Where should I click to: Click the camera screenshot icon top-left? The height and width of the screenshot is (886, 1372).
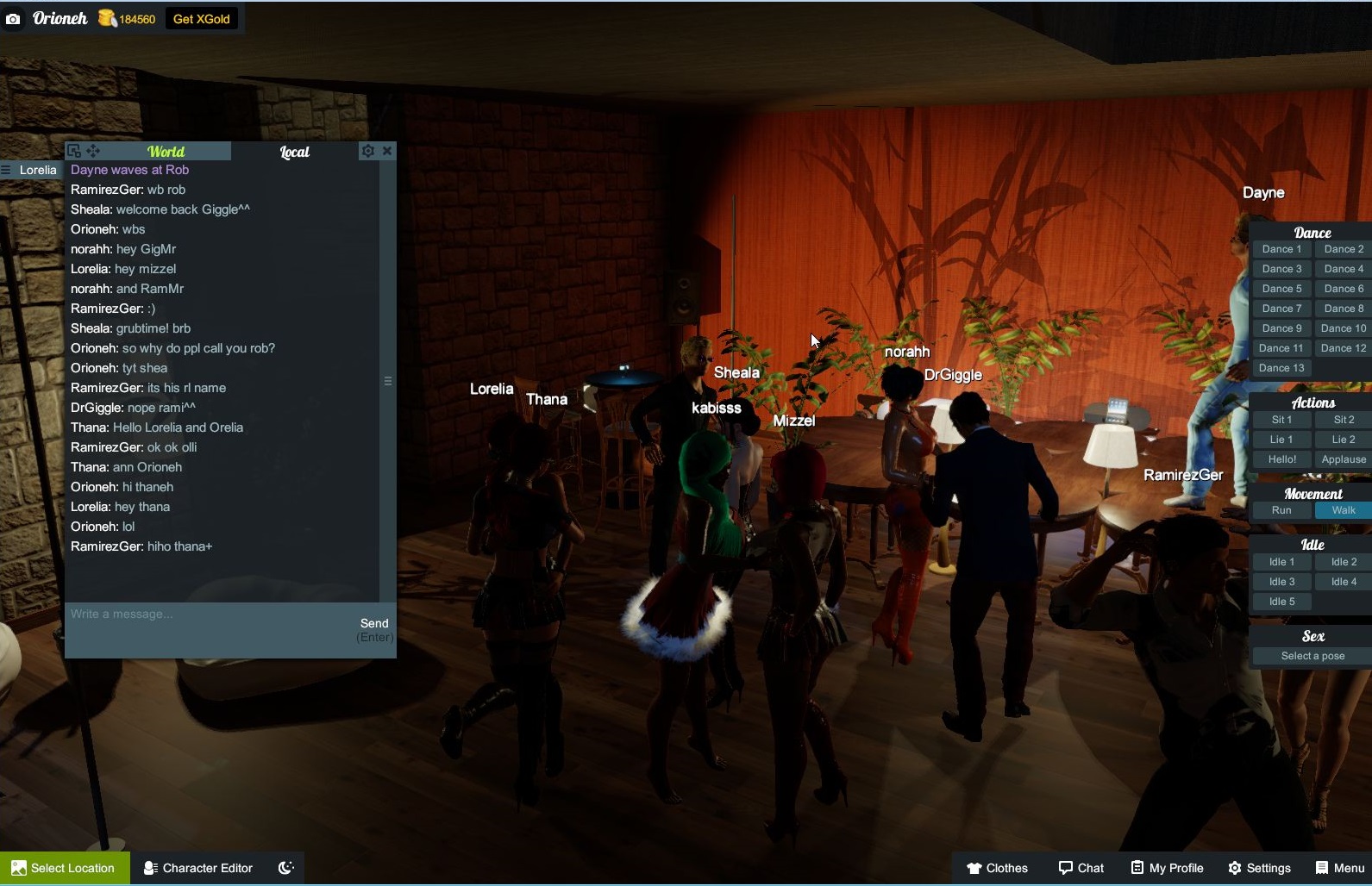tap(13, 18)
